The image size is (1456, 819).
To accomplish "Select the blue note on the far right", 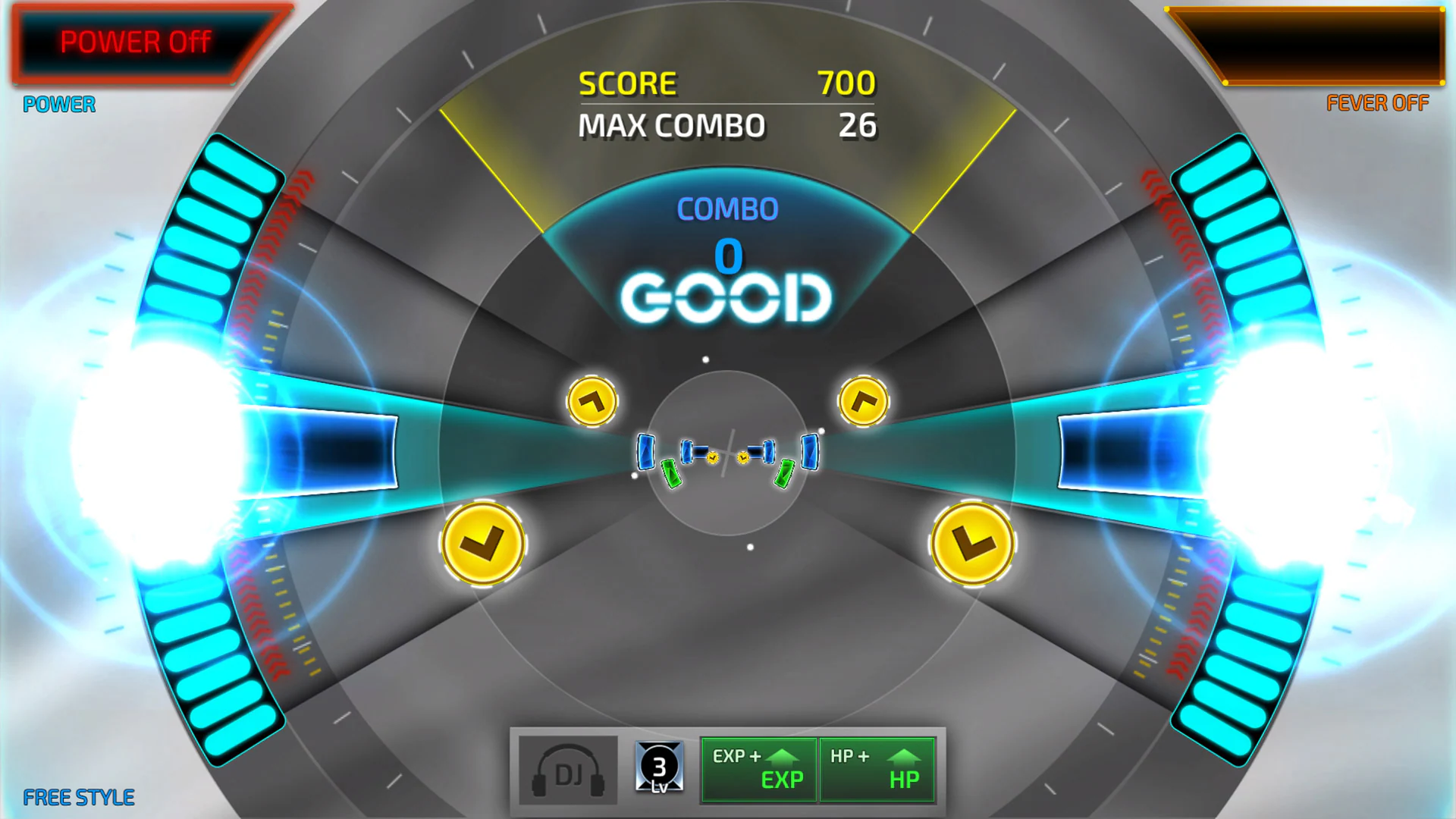I will coord(811,451).
